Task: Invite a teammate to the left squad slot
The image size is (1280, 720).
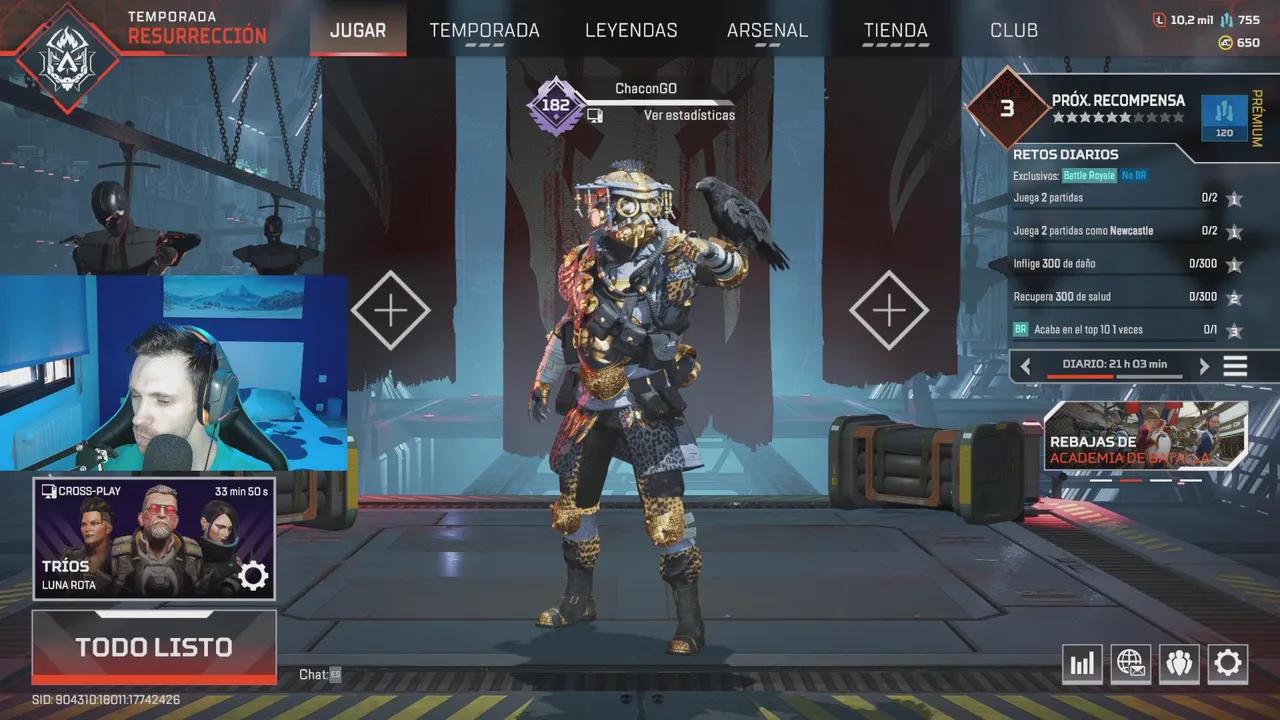Action: pos(390,310)
